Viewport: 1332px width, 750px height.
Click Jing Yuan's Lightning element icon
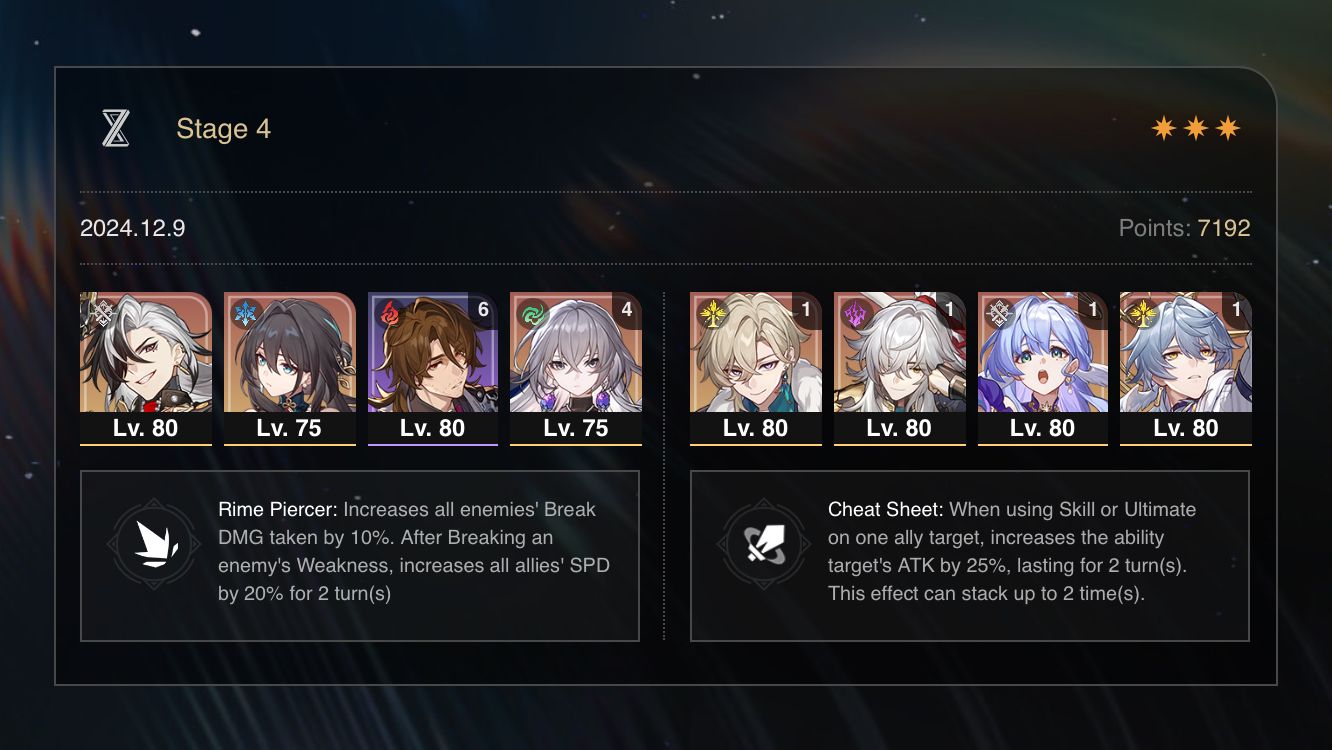pos(853,312)
